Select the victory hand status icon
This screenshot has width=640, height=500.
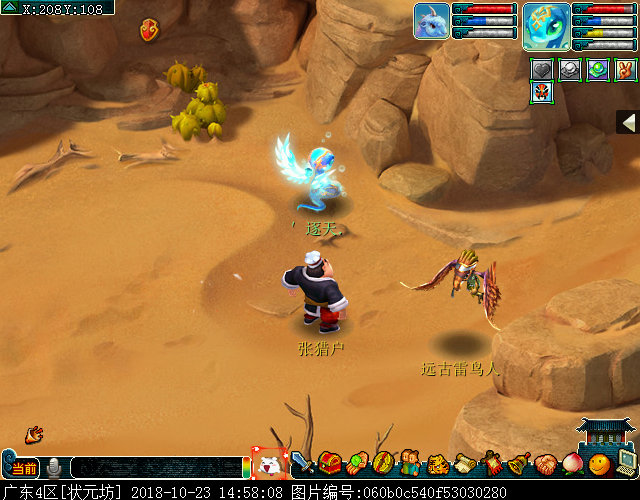click(x=624, y=69)
